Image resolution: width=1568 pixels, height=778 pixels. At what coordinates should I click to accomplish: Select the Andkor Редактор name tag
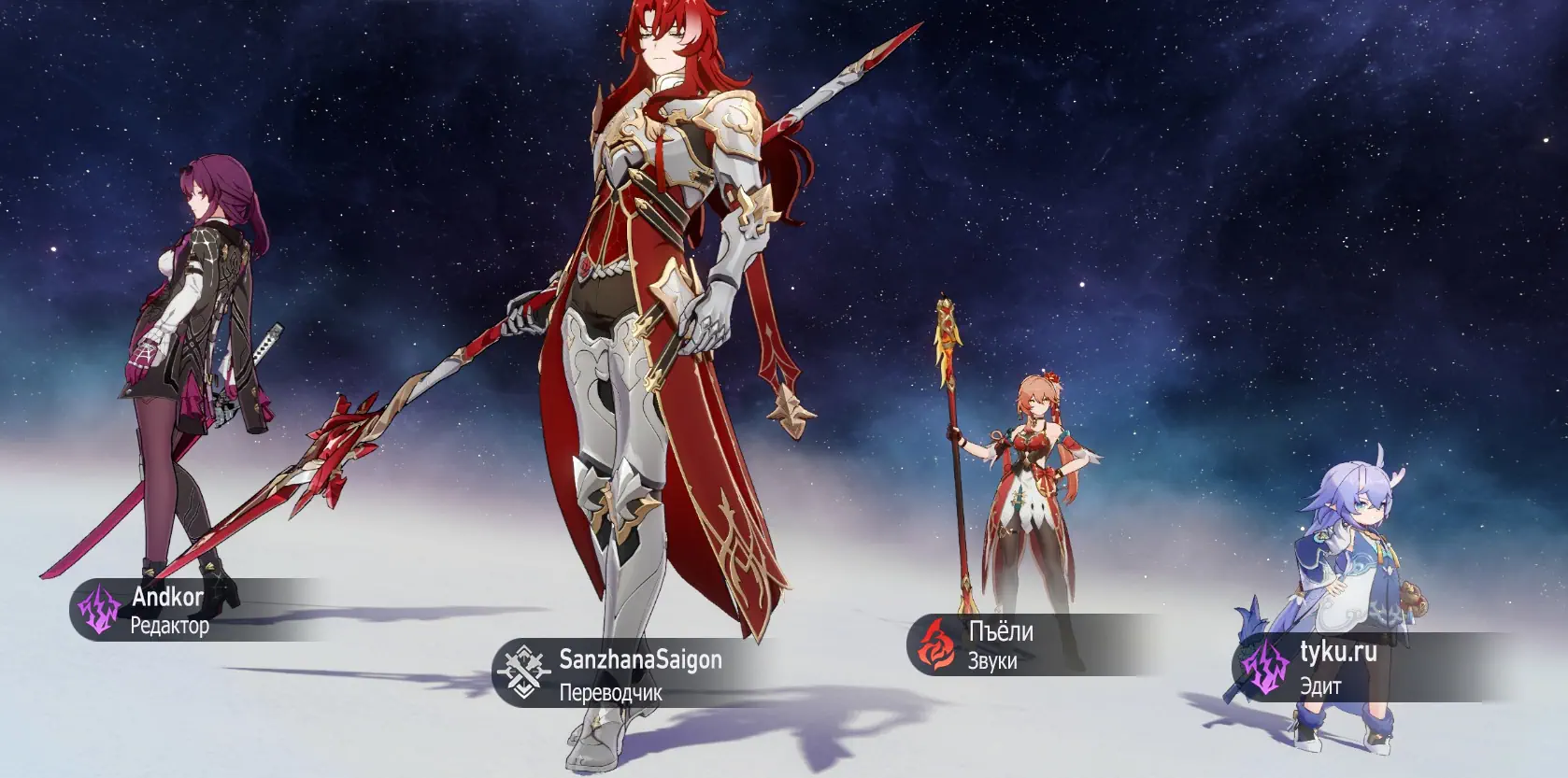[x=170, y=610]
